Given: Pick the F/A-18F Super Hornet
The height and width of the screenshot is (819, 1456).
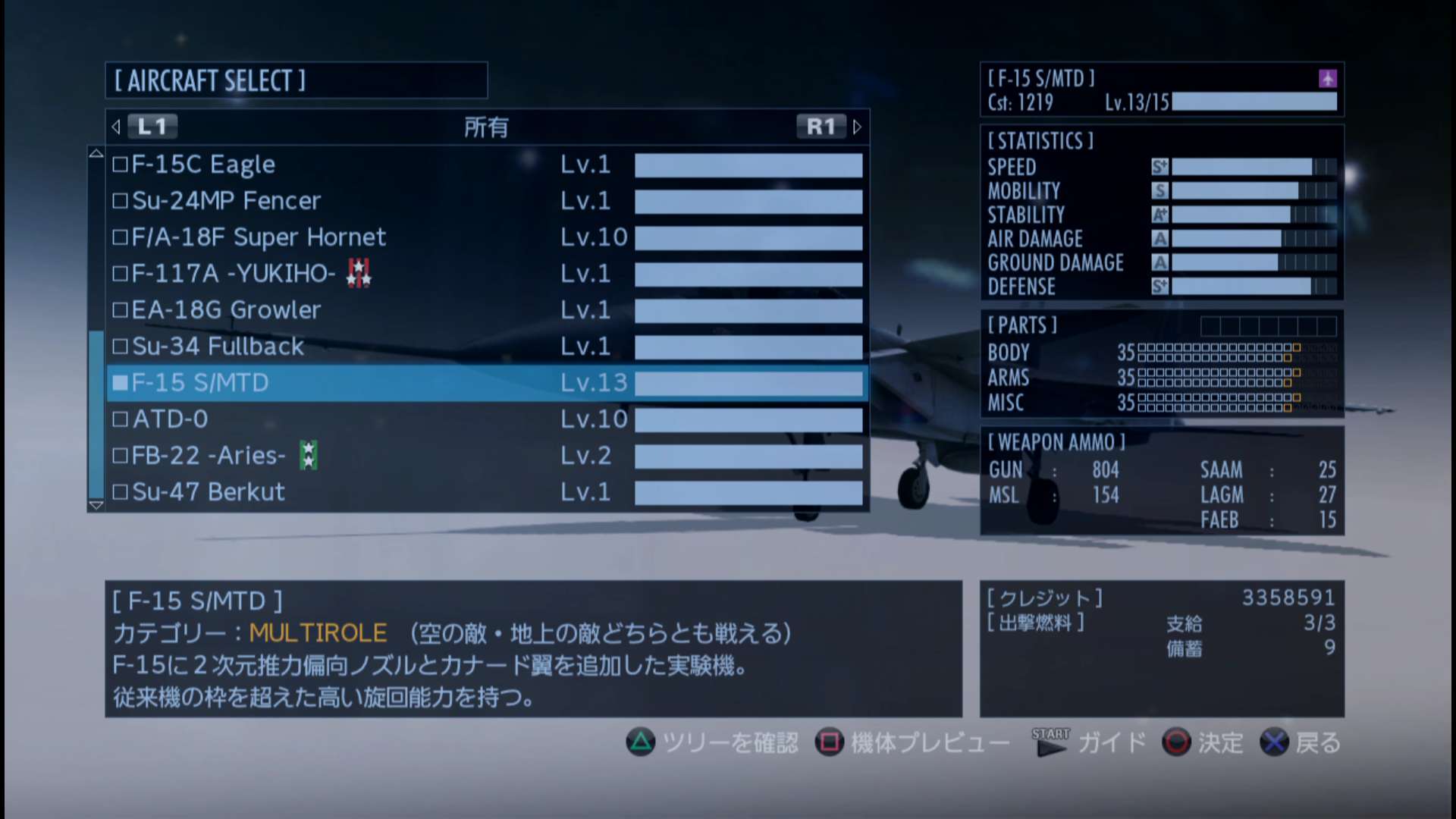Looking at the screenshot, I should (485, 237).
